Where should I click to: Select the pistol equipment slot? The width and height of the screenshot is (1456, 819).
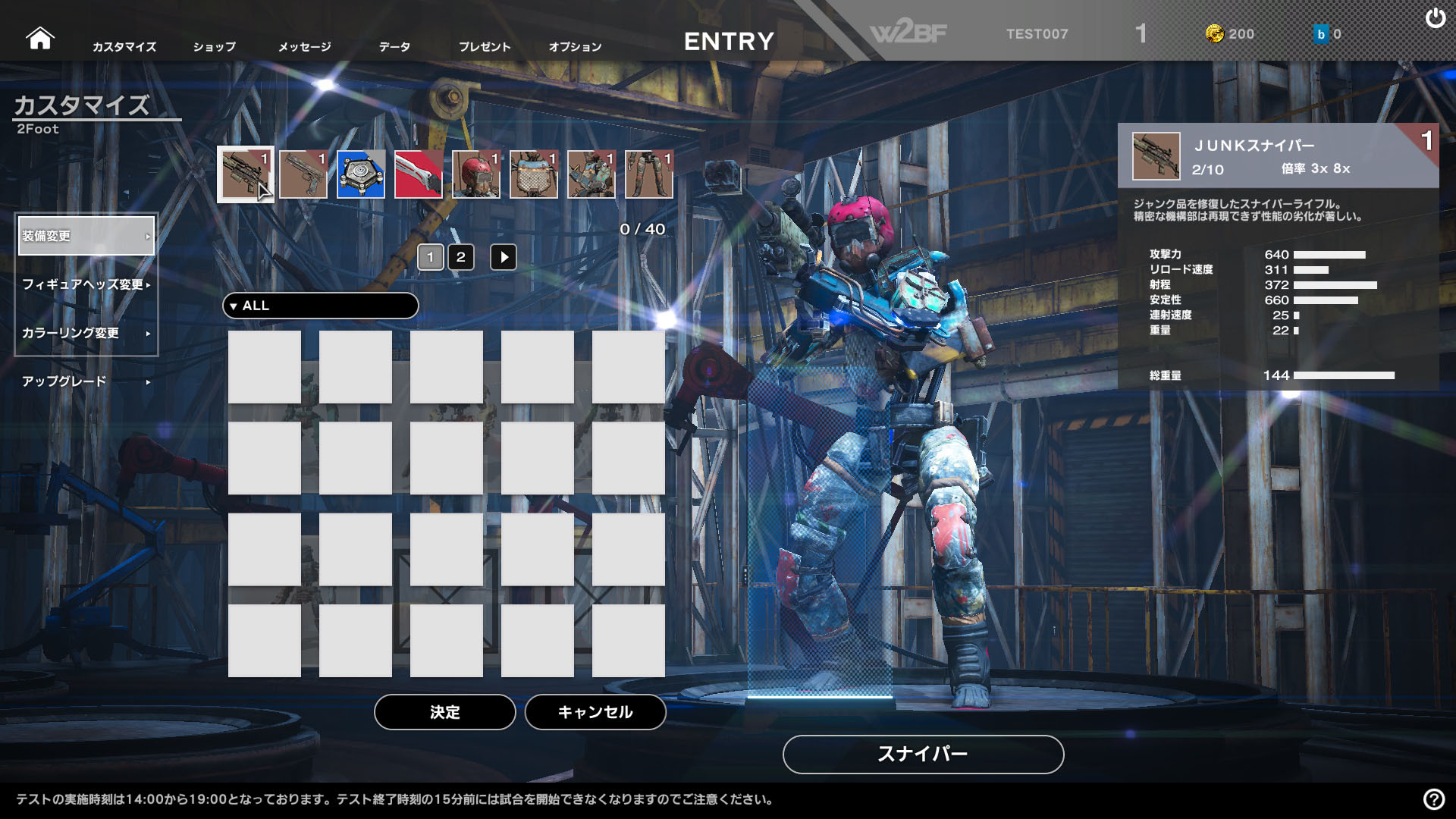(303, 174)
